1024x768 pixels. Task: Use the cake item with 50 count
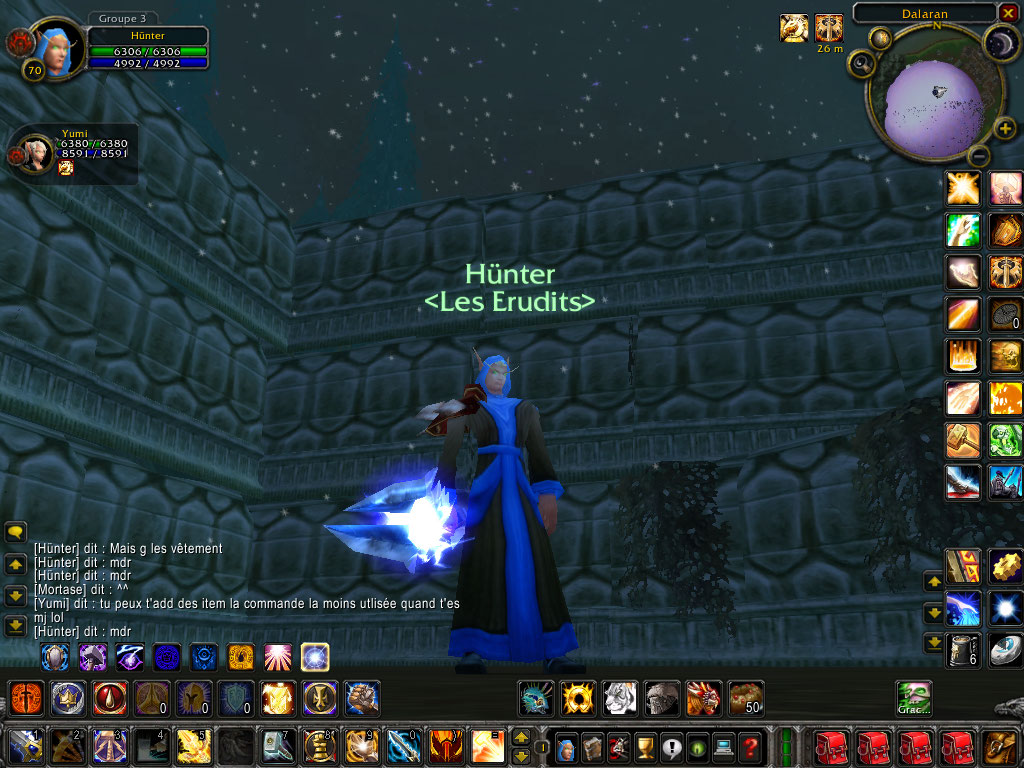(x=746, y=697)
